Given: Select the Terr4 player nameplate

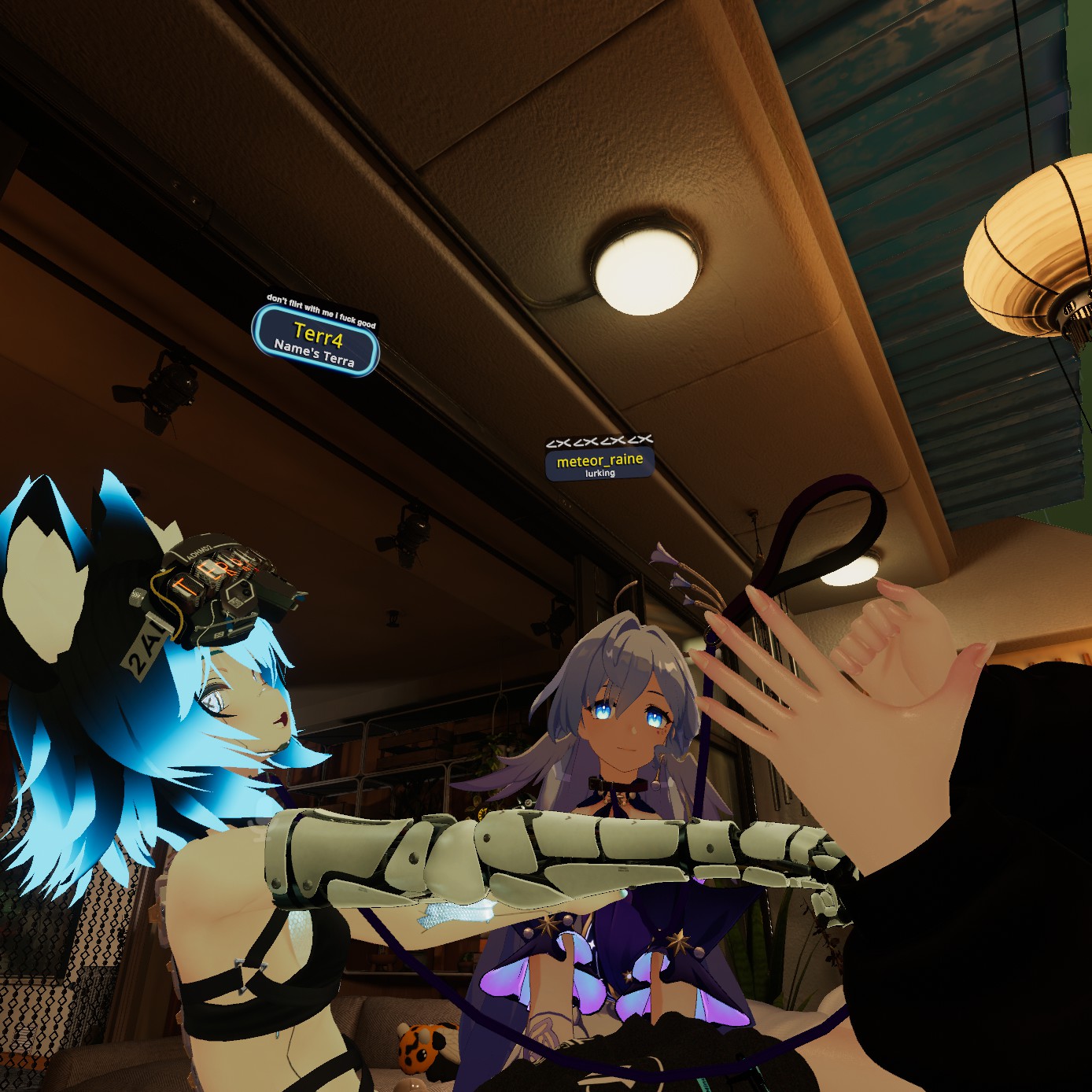Looking at the screenshot, I should coord(316,342).
